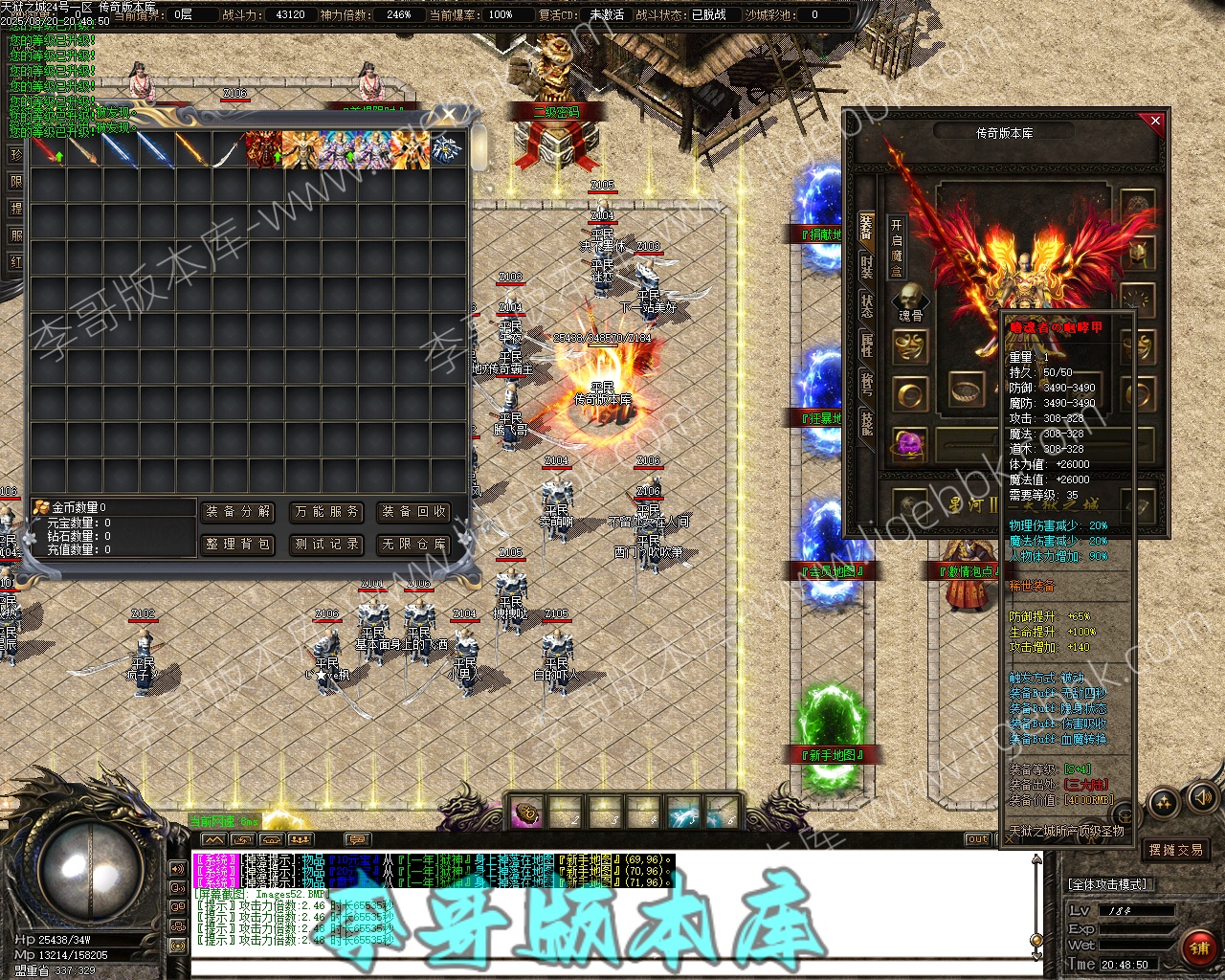Viewport: 1225px width, 980px height.
Task: Close the character equipment panel
Action: pyautogui.click(x=1155, y=121)
